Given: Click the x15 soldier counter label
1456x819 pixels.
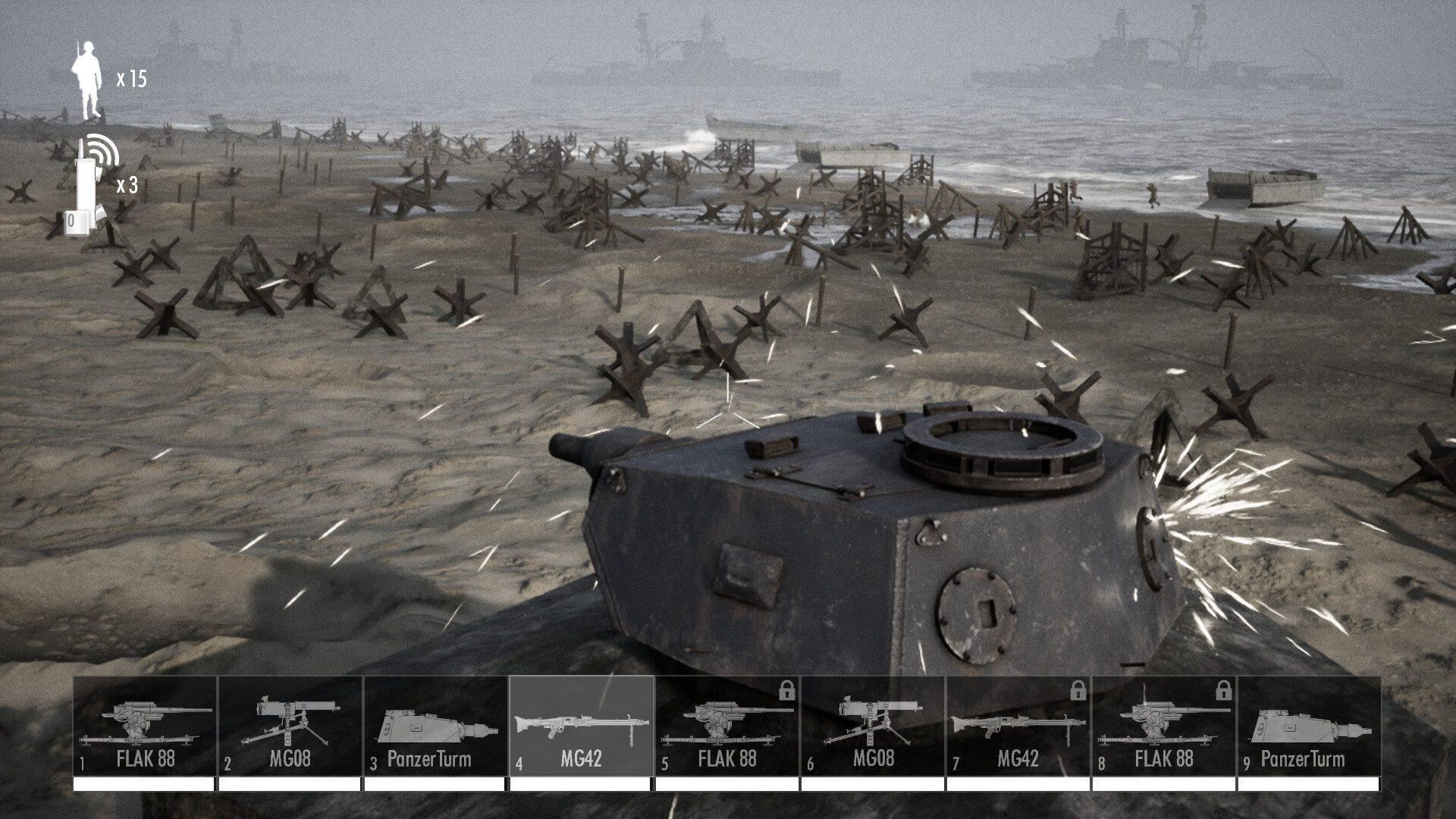Looking at the screenshot, I should point(133,76).
